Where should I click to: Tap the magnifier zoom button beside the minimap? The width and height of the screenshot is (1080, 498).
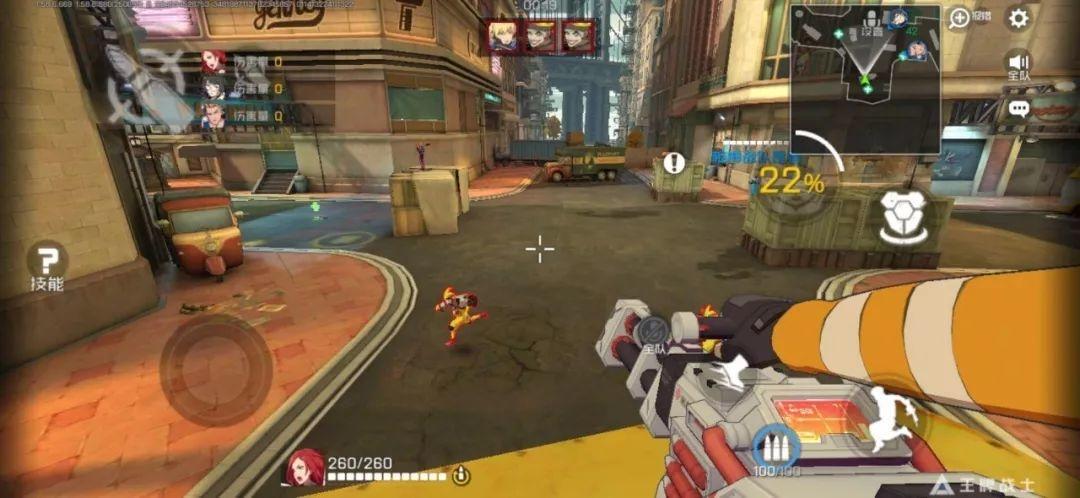(959, 17)
